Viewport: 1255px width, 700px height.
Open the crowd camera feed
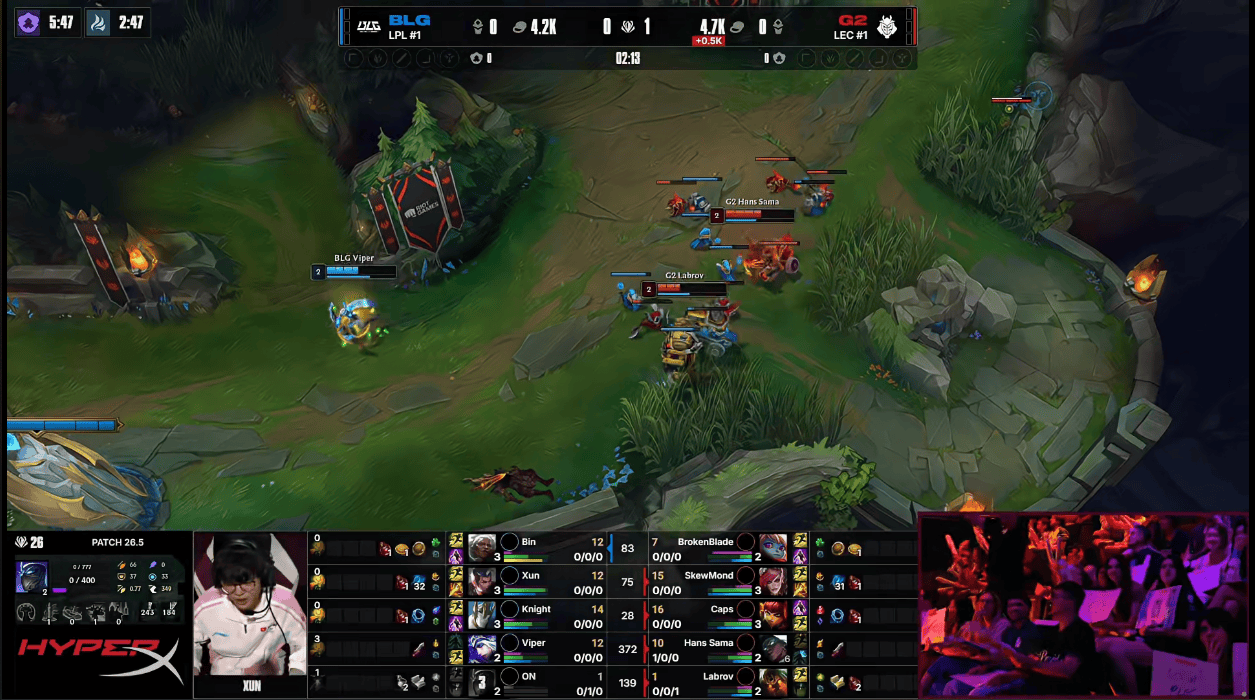[1085, 605]
